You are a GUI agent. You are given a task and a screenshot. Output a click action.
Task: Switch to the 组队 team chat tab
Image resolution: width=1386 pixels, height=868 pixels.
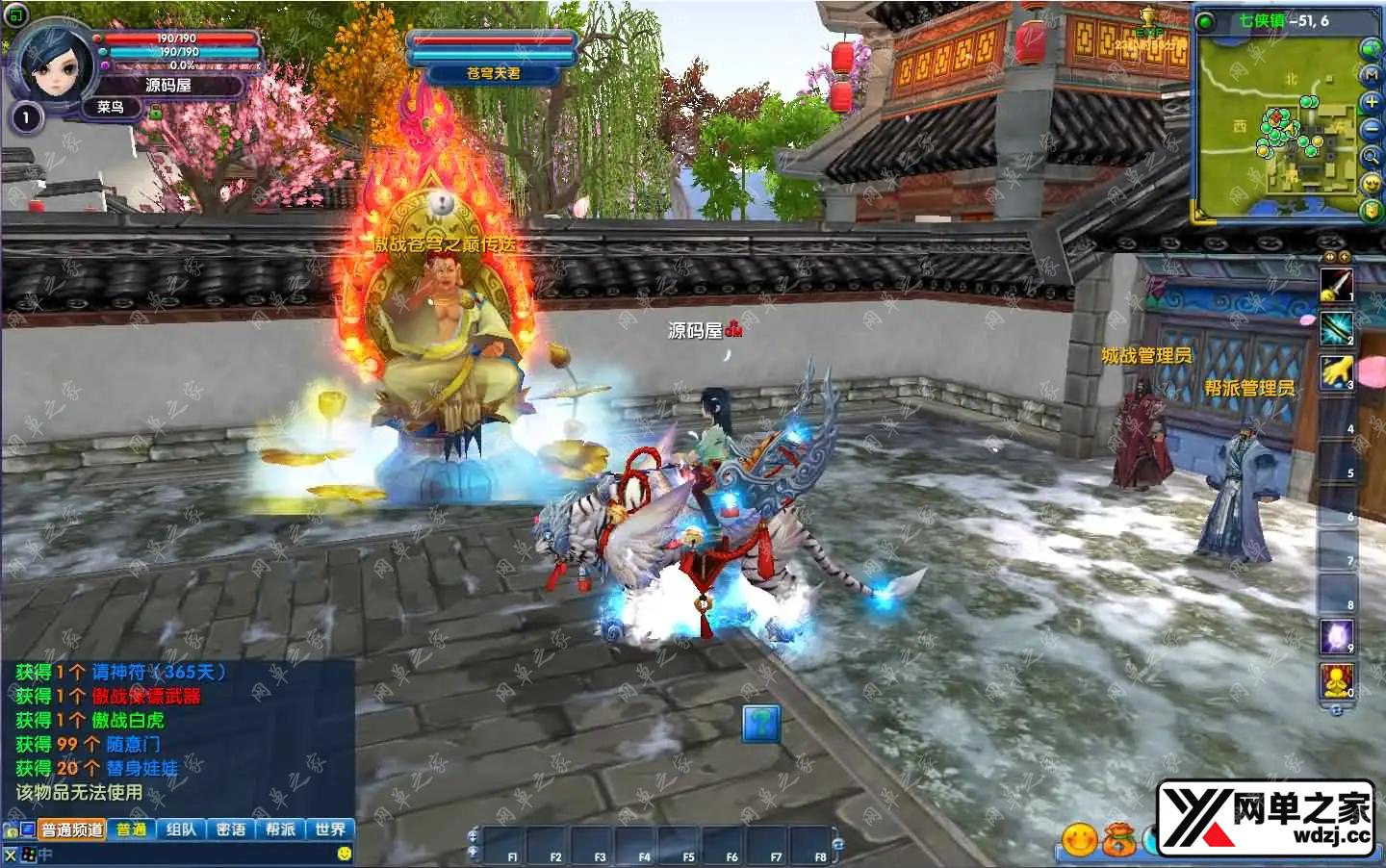[x=181, y=830]
